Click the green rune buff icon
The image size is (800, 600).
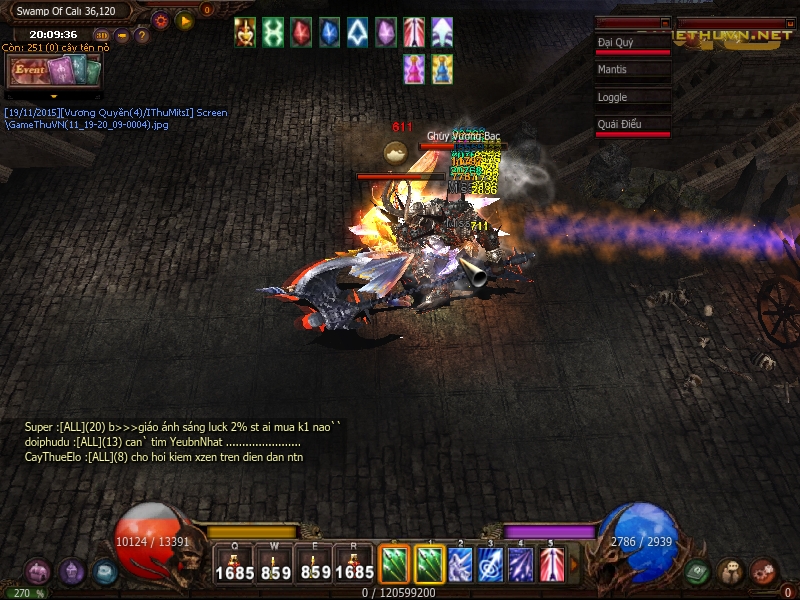click(272, 33)
